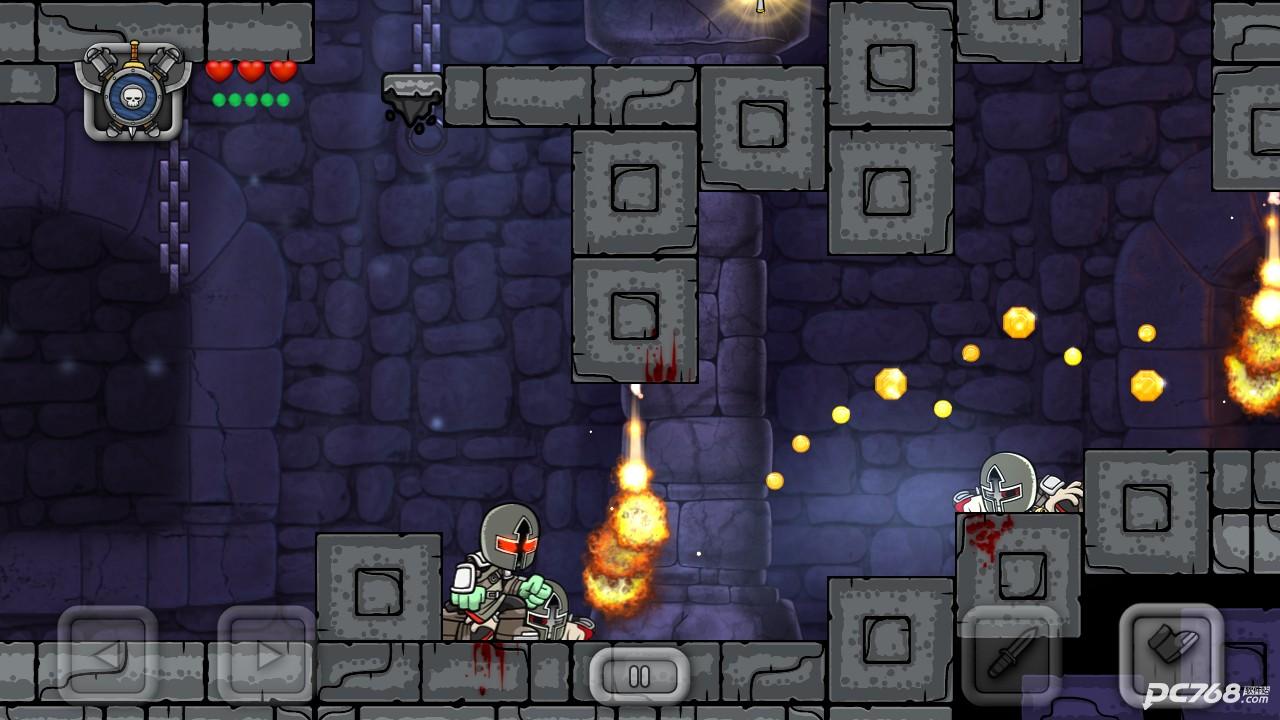Pause the game with the pause button
Screen dimensions: 1280x720
(639, 676)
